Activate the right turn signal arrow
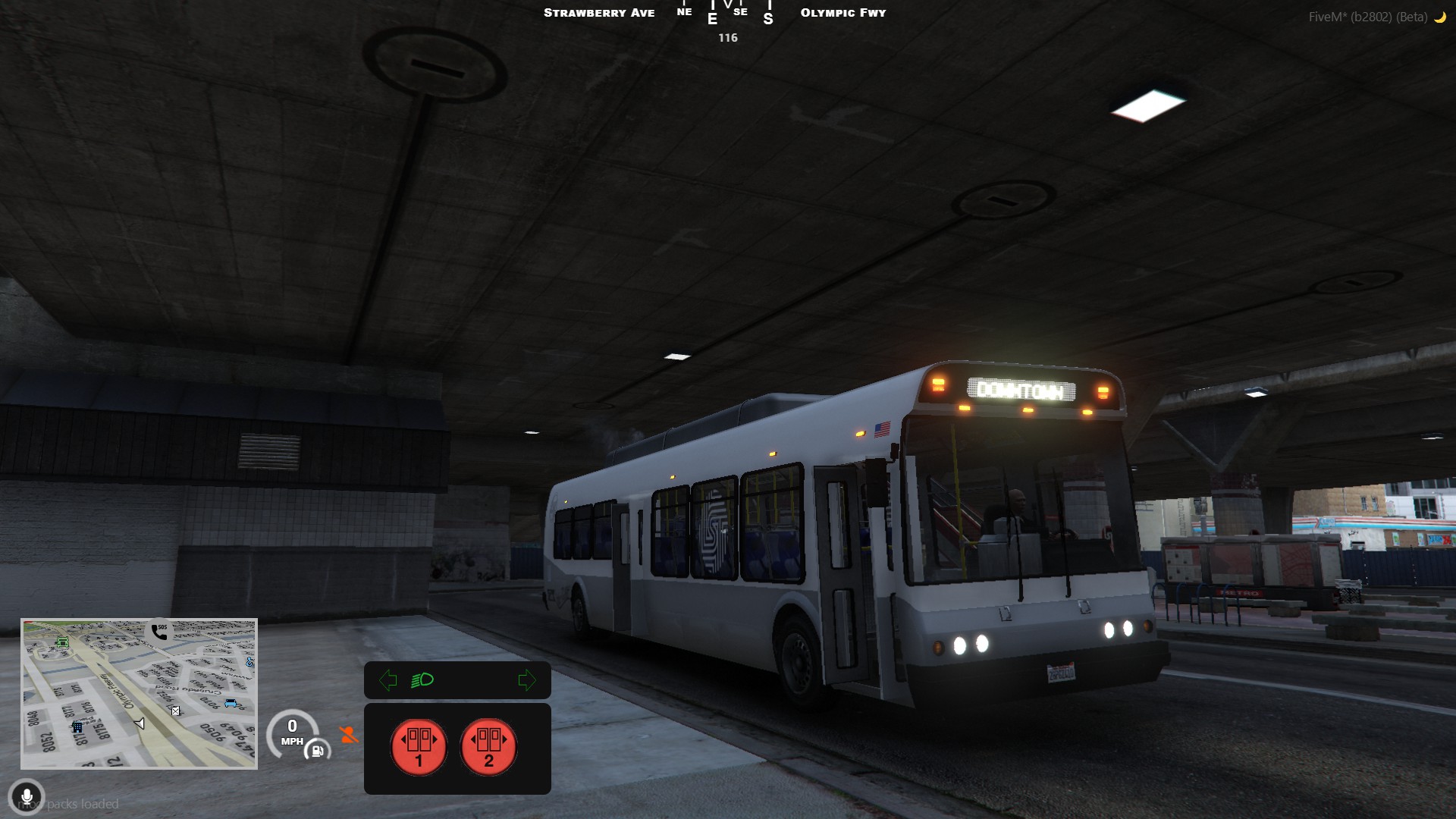The image size is (1456, 819). 528,680
